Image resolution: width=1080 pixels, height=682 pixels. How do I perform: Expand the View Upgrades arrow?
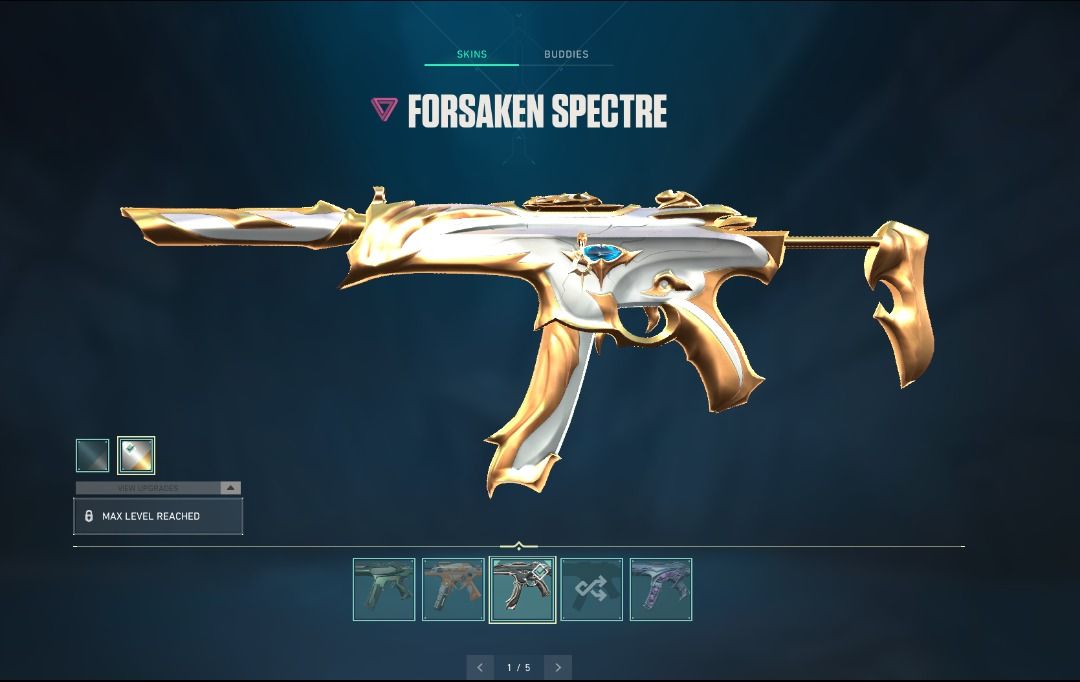click(230, 488)
